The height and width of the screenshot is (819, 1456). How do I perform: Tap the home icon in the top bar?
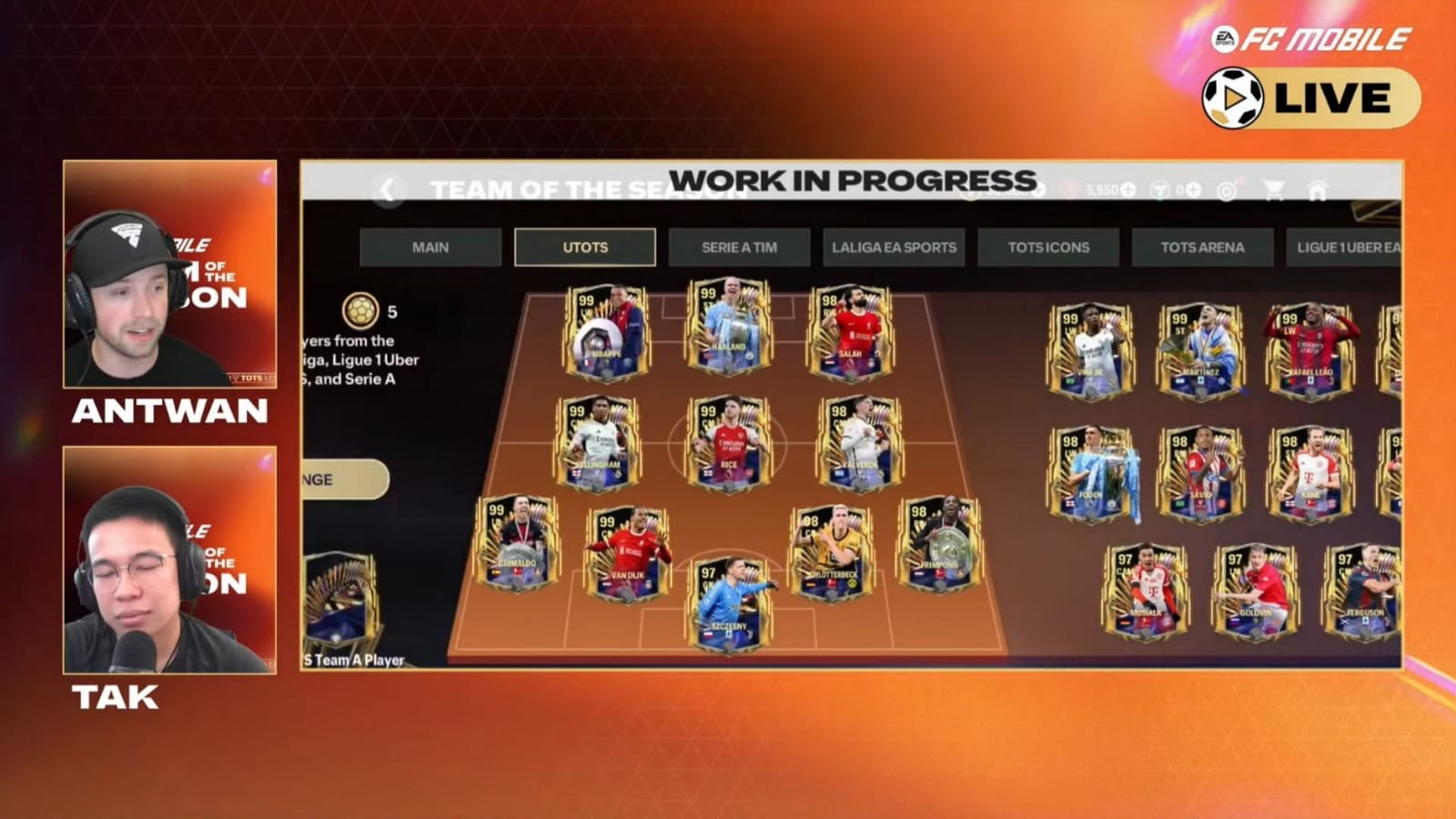1317,191
